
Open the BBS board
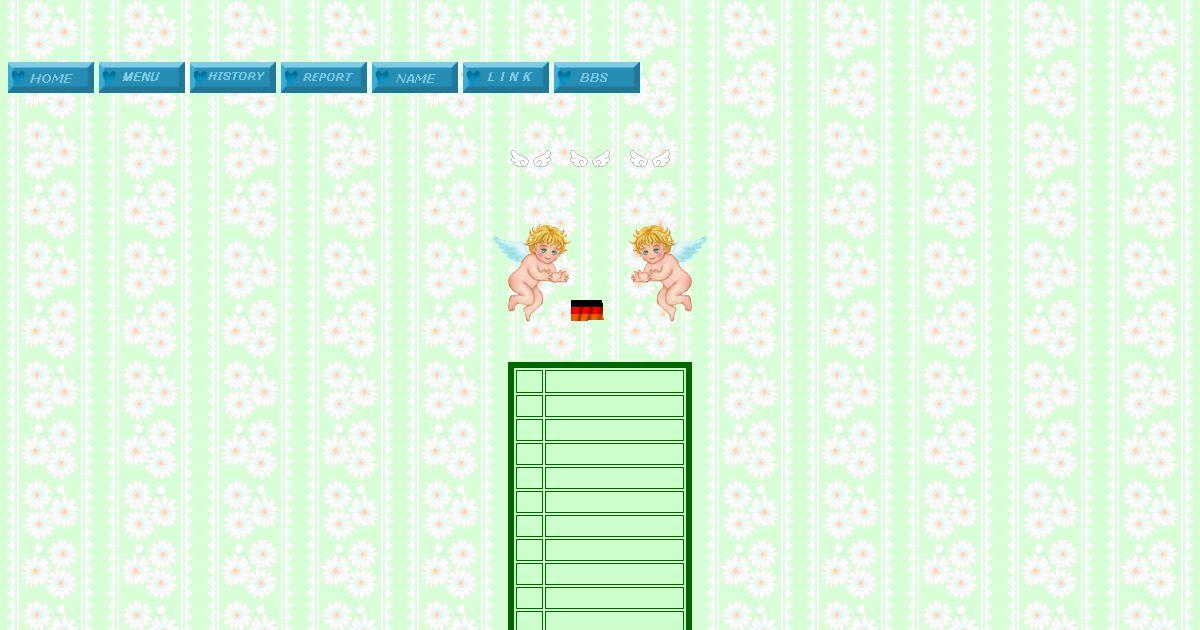click(x=596, y=78)
